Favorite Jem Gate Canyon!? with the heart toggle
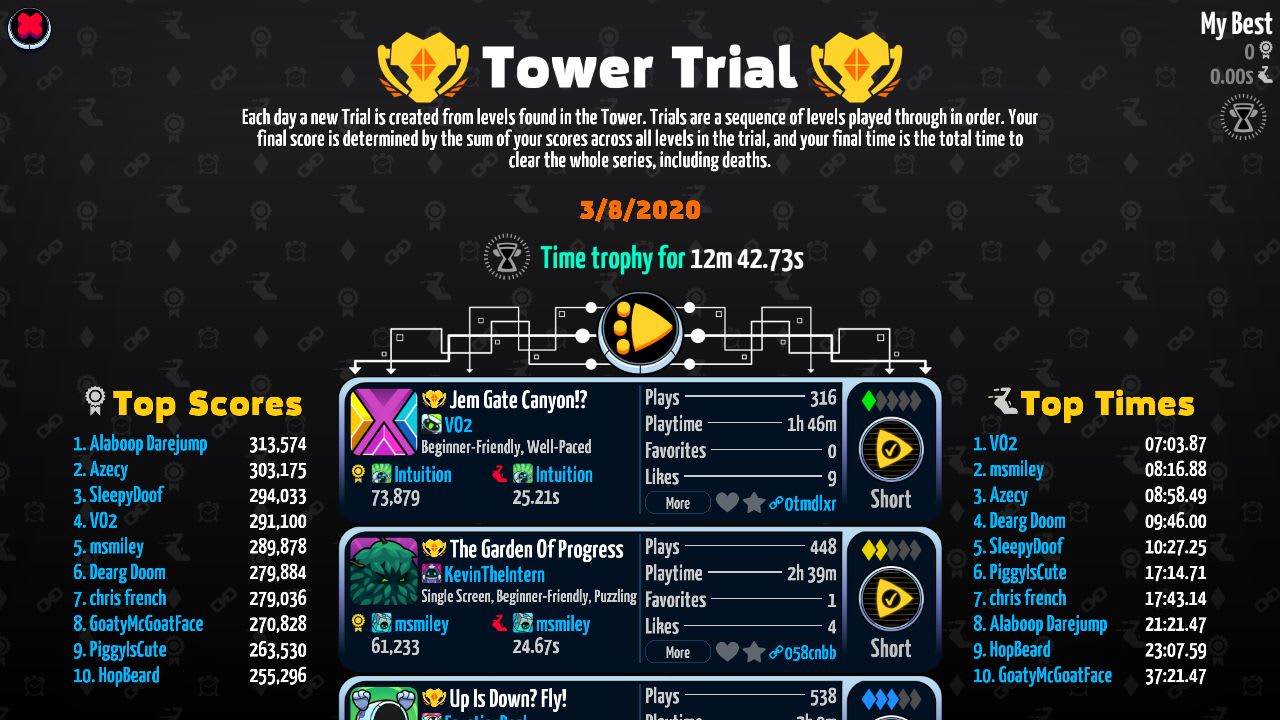 (x=728, y=503)
